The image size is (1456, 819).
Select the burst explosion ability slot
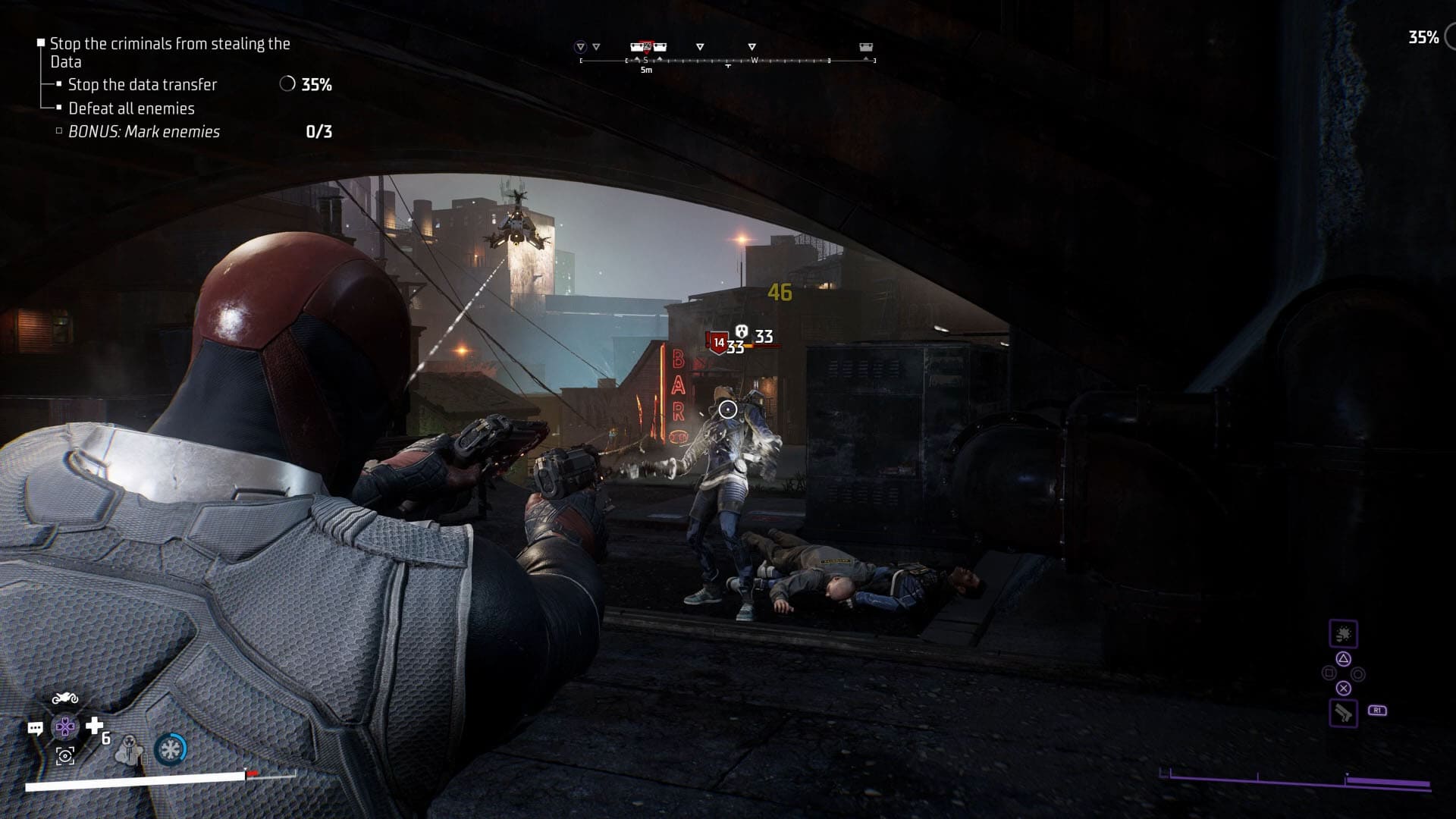pyautogui.click(x=1343, y=634)
